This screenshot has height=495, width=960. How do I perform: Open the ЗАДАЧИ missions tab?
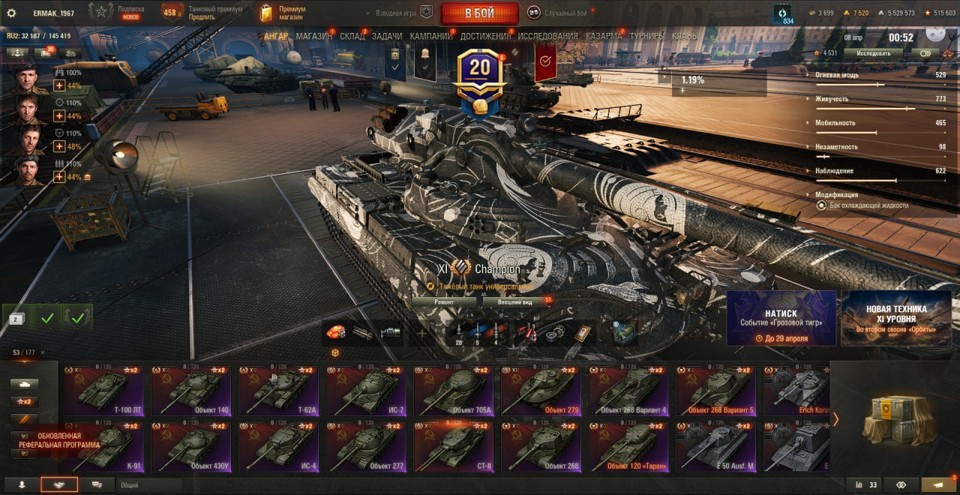(387, 36)
